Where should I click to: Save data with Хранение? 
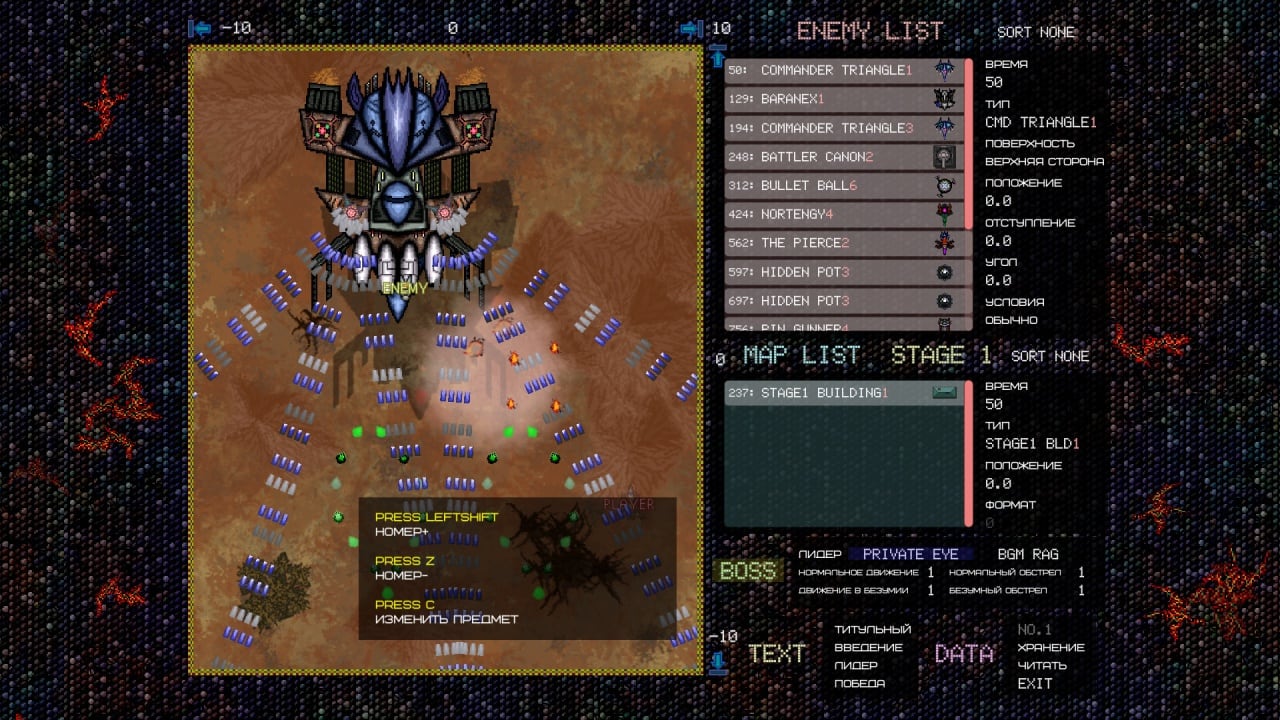(1050, 647)
